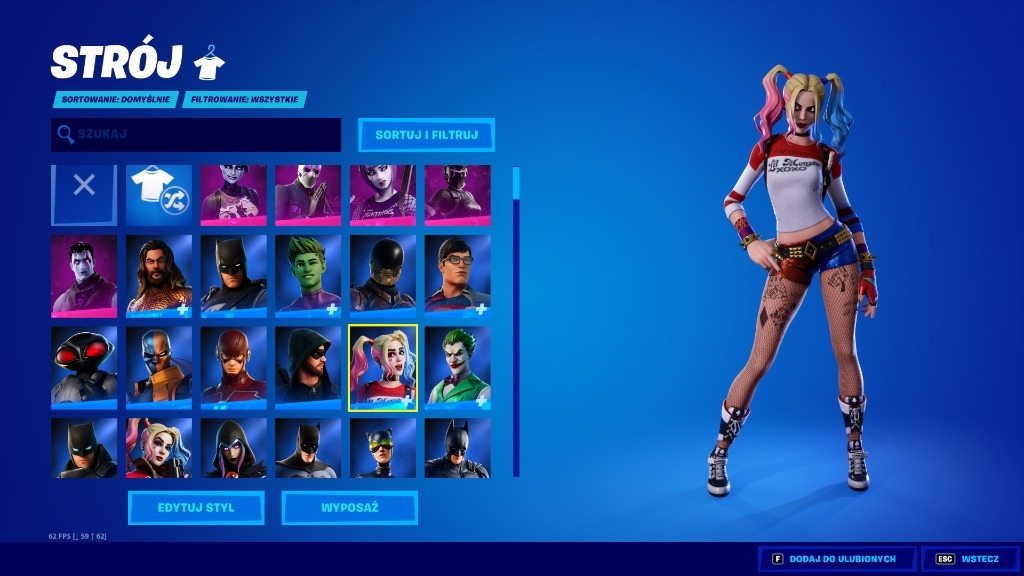1024x576 pixels.
Task: Select the Aquaman outfit tile
Action: (159, 275)
